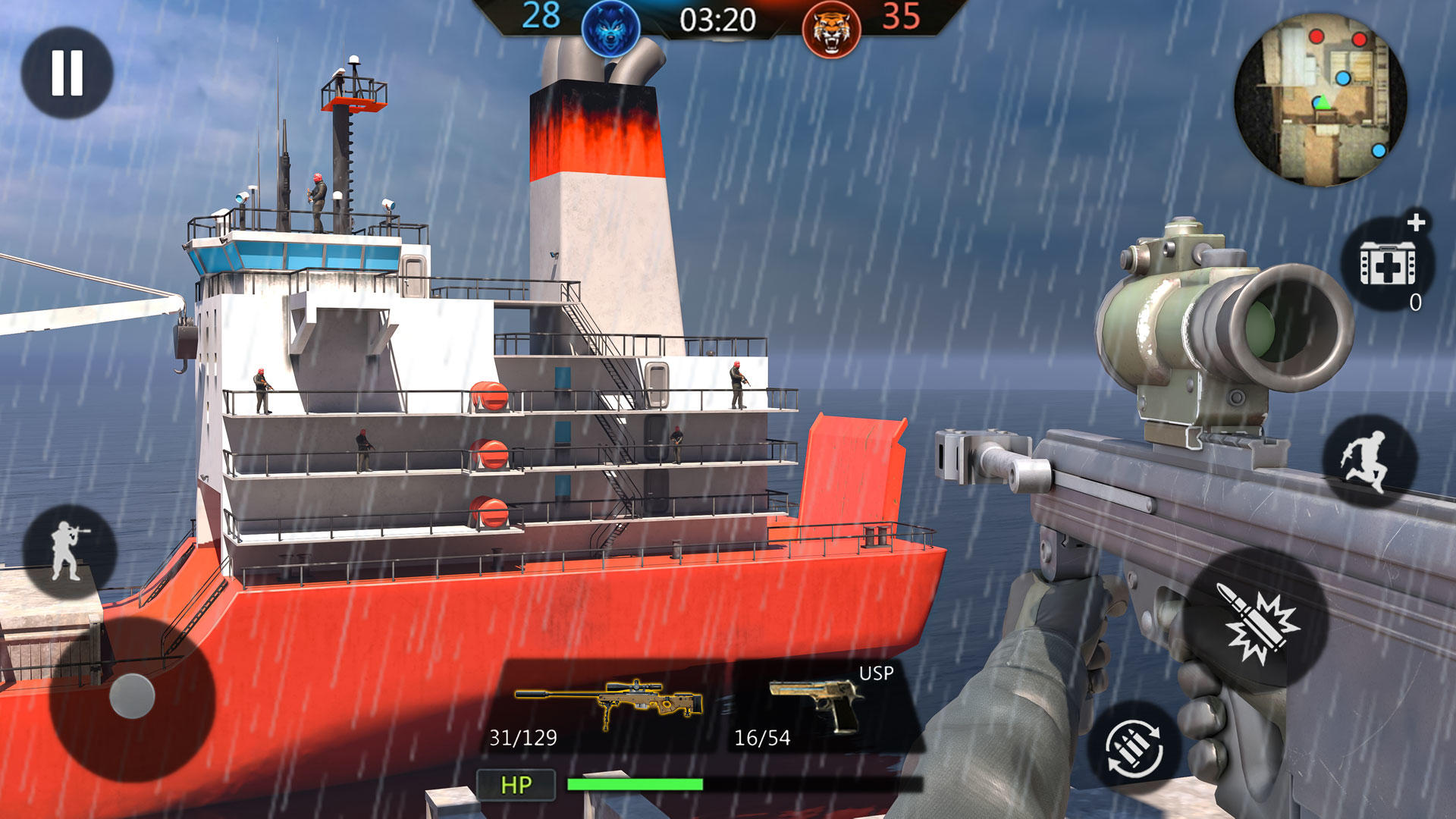Use the medkit item

tap(1387, 263)
